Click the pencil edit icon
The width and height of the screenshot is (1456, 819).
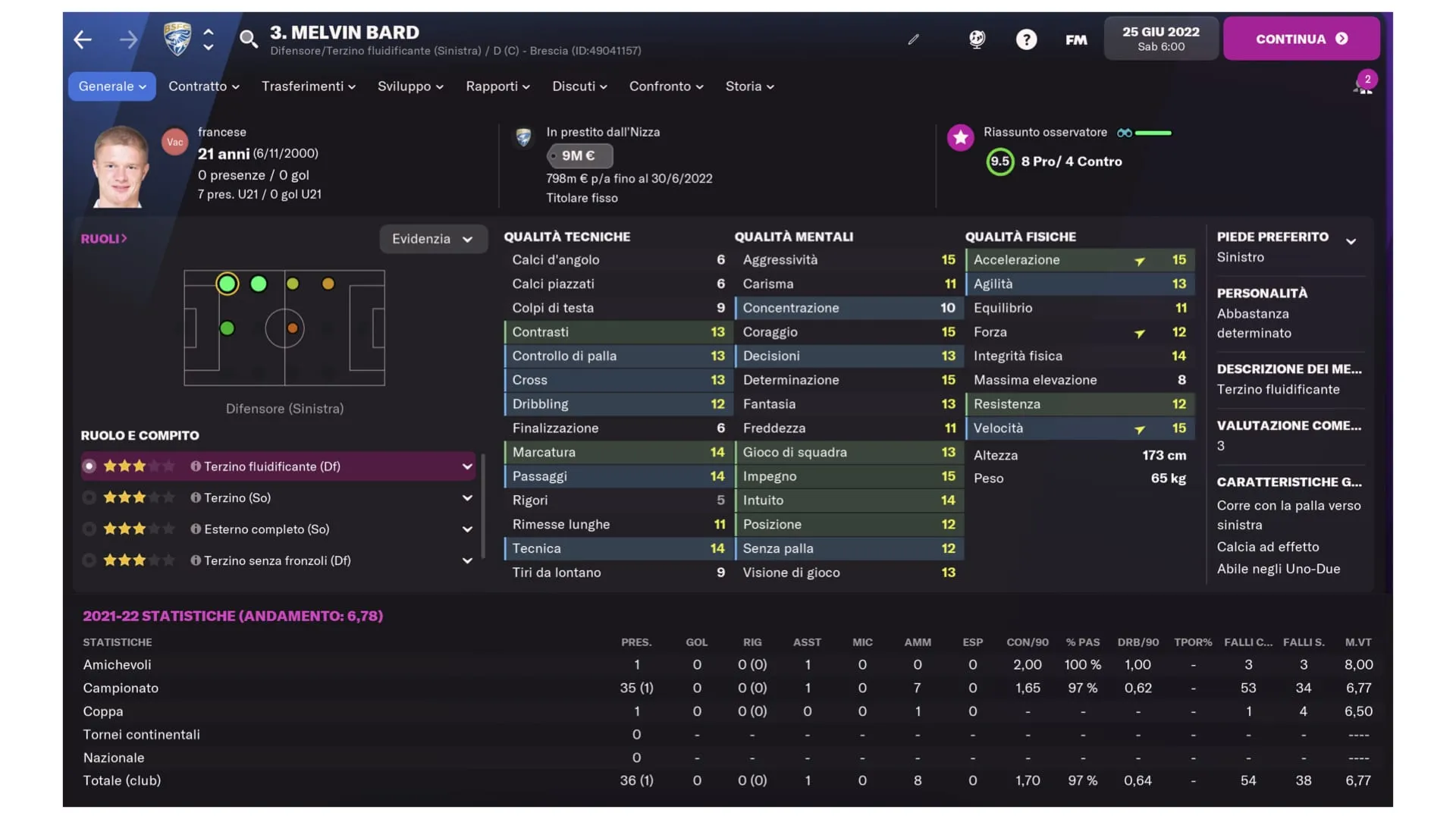click(x=913, y=39)
